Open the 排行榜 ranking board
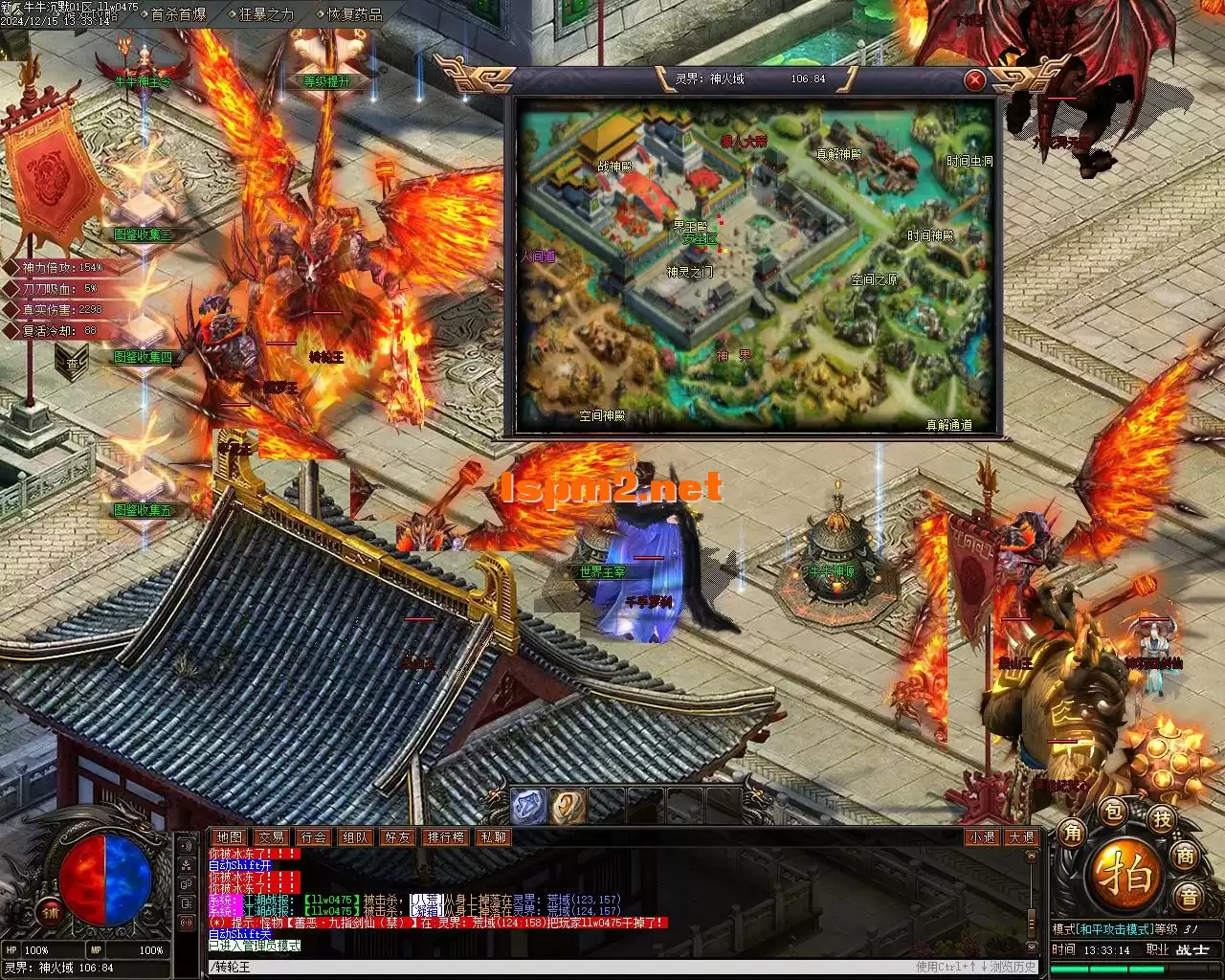Viewport: 1225px width, 980px height. 446,837
